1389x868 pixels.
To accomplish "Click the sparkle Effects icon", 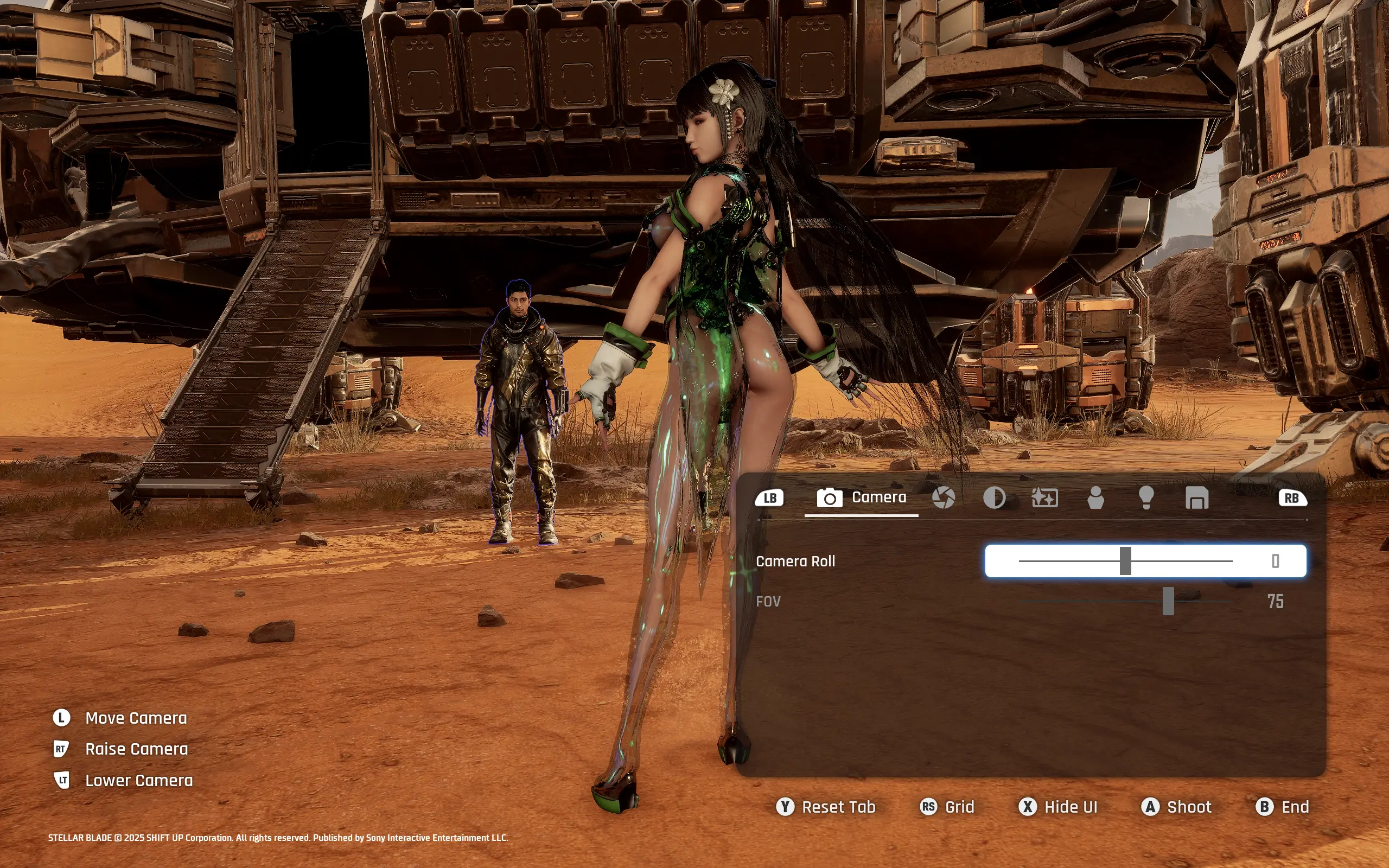I will [x=1046, y=497].
